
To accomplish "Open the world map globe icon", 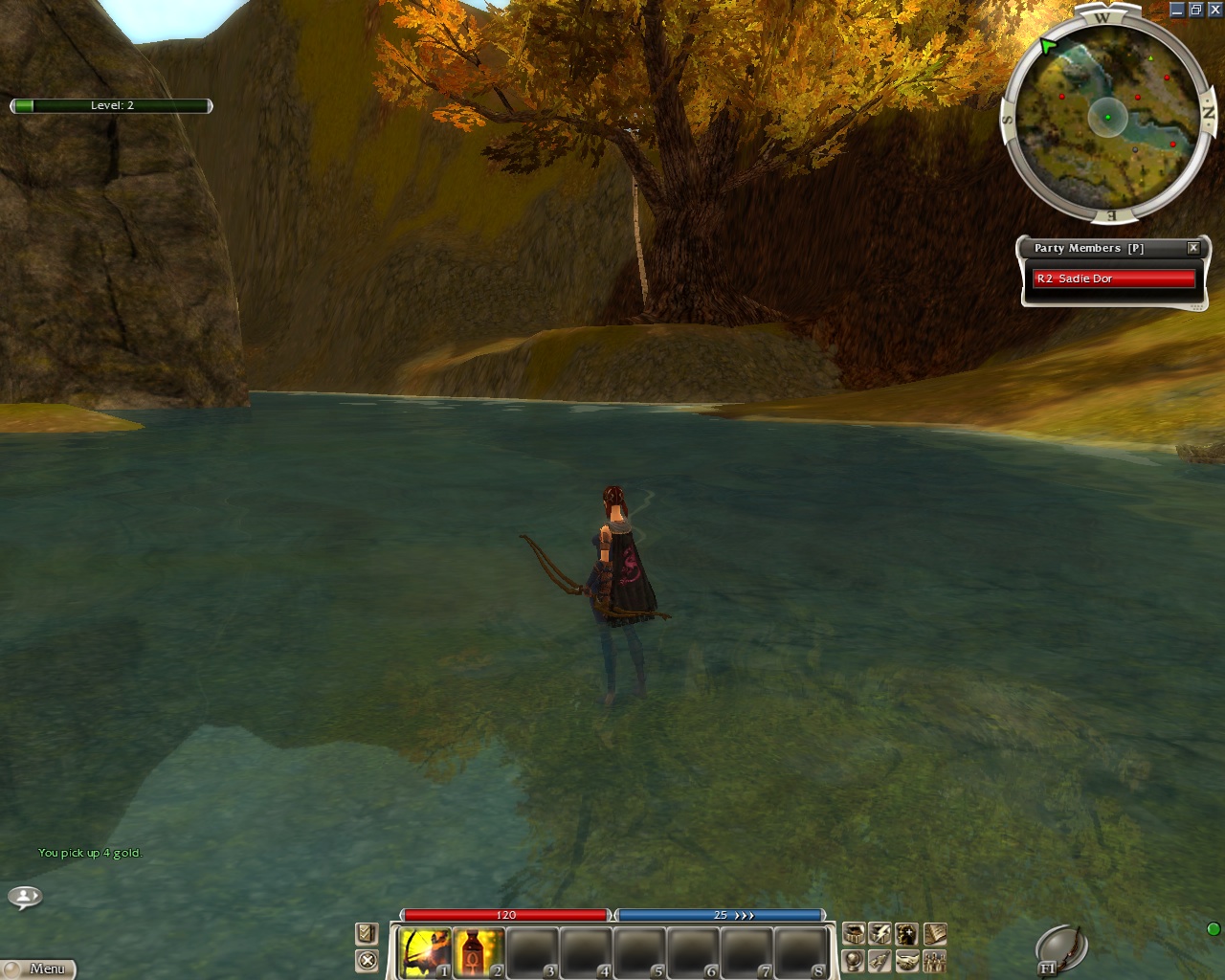I will point(854,961).
